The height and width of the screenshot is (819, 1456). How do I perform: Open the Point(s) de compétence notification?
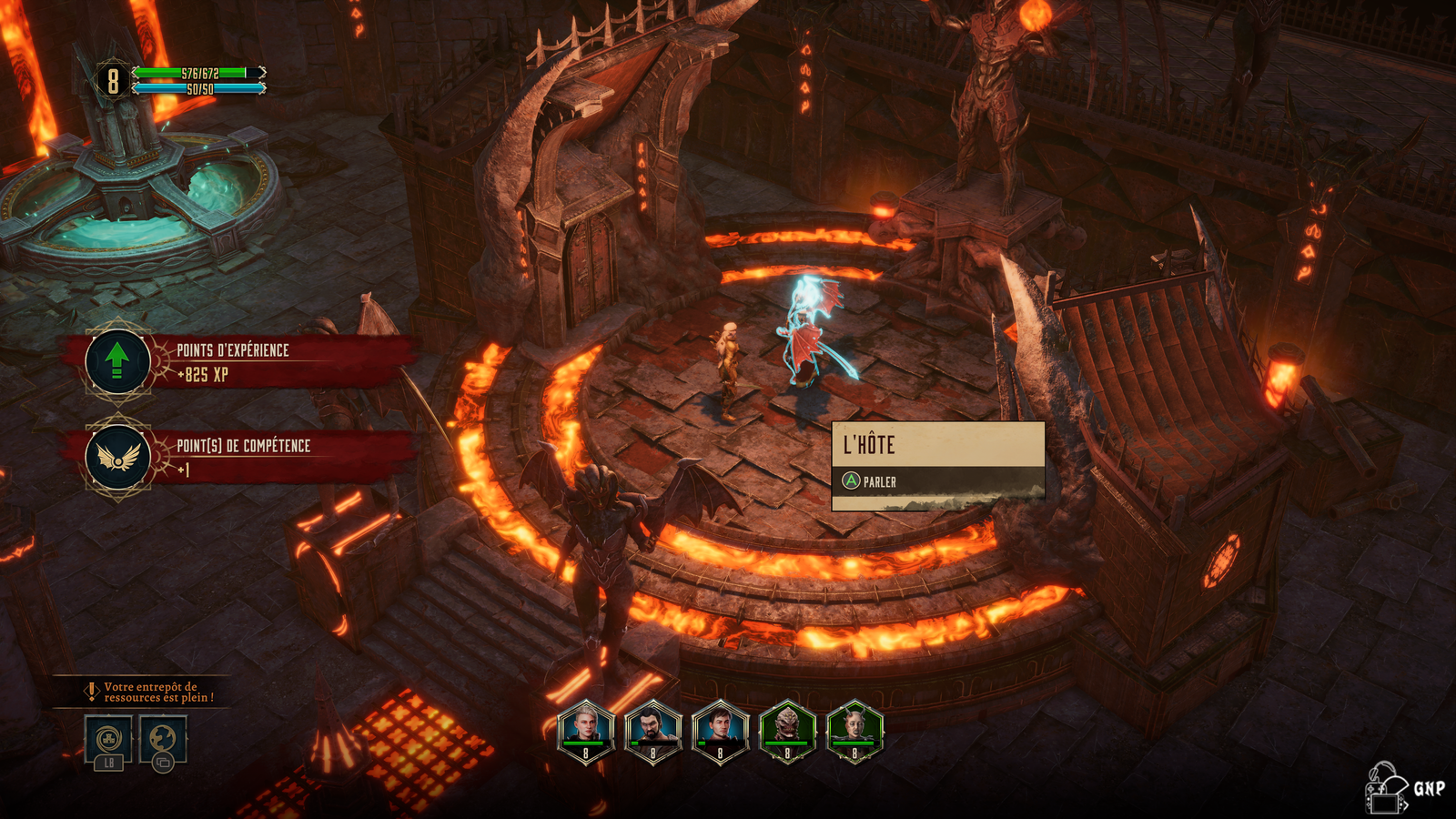click(238, 457)
